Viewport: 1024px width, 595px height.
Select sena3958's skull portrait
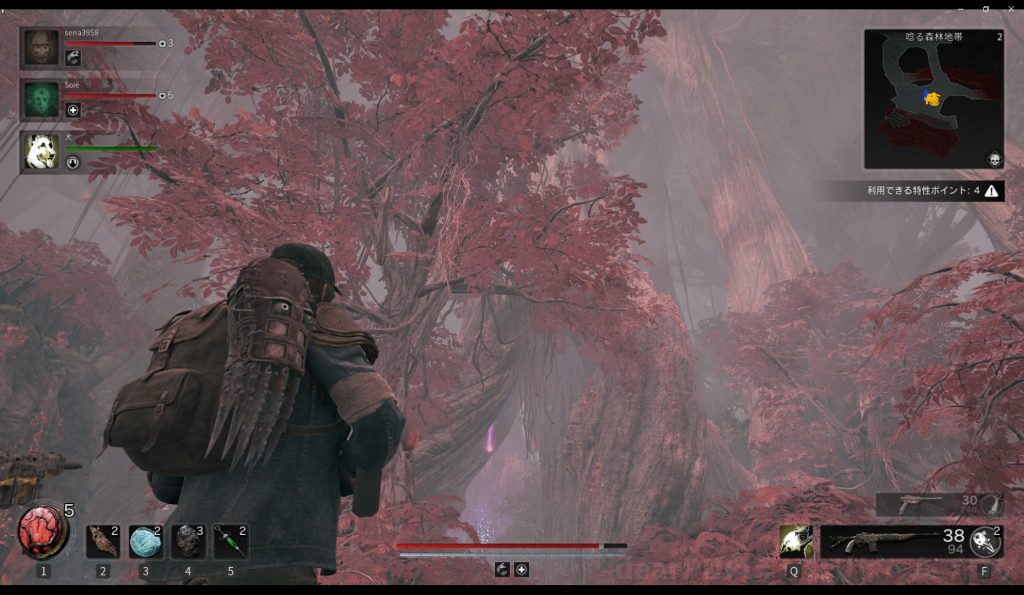41,47
